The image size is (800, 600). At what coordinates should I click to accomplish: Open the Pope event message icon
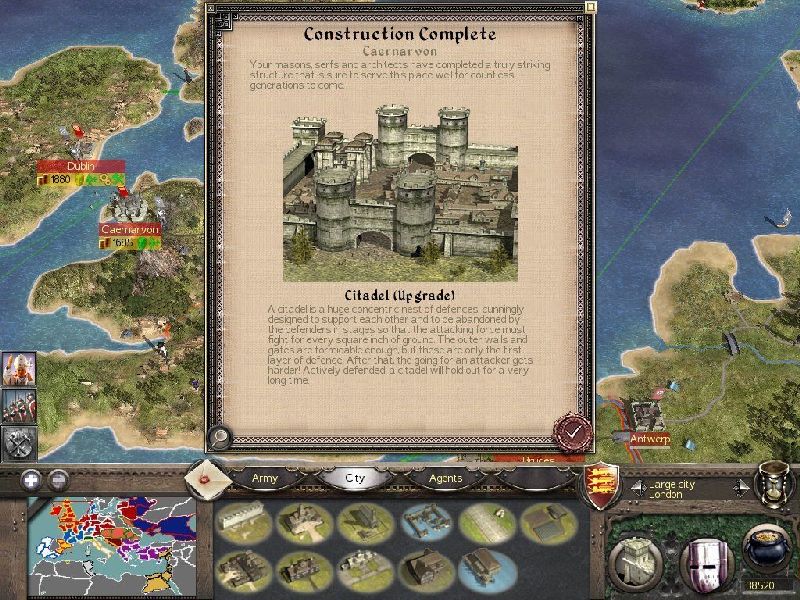[19, 368]
